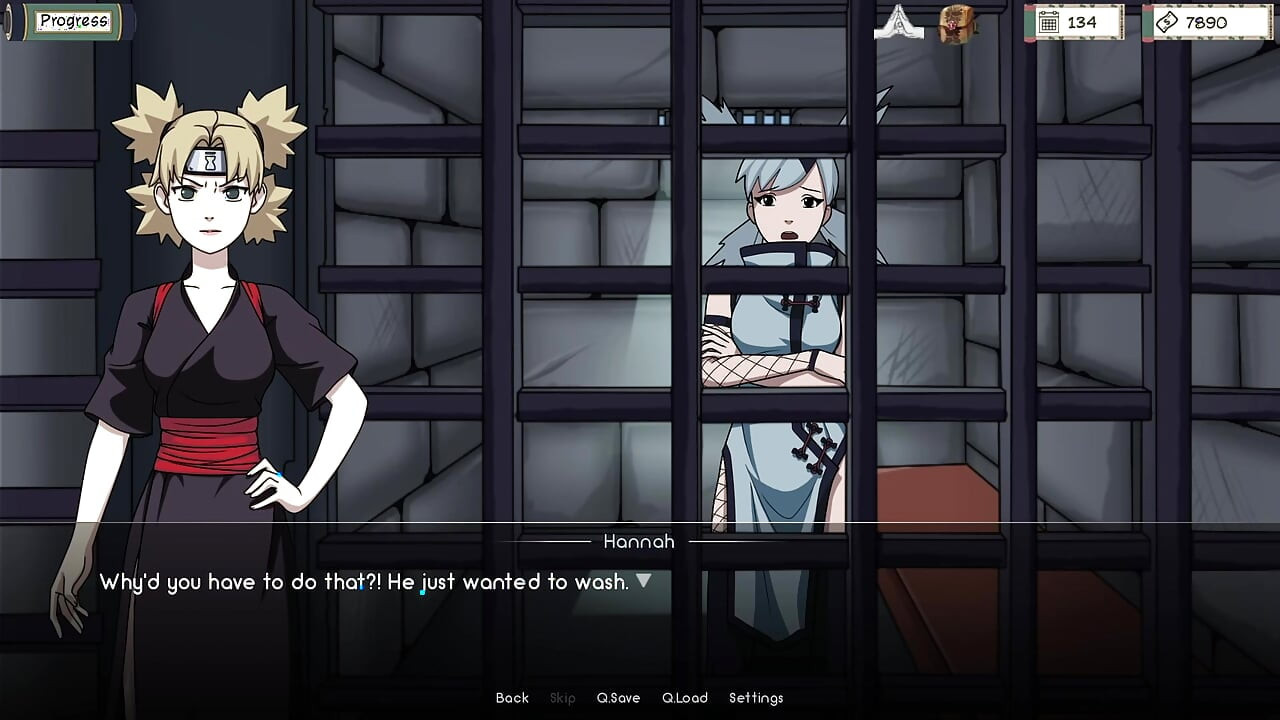
Task: Open the Settings menu
Action: (x=756, y=698)
